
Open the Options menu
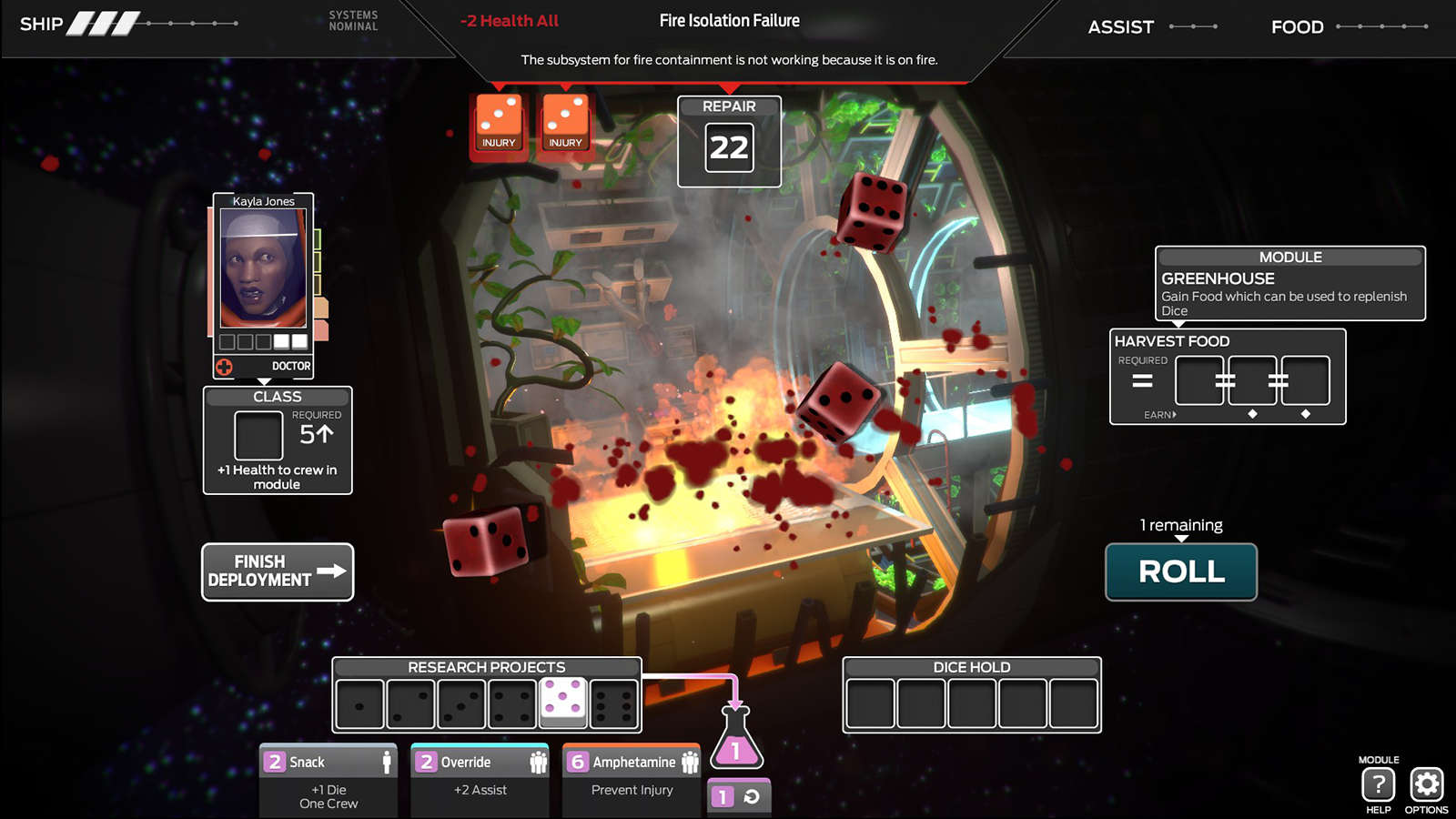pyautogui.click(x=1426, y=784)
